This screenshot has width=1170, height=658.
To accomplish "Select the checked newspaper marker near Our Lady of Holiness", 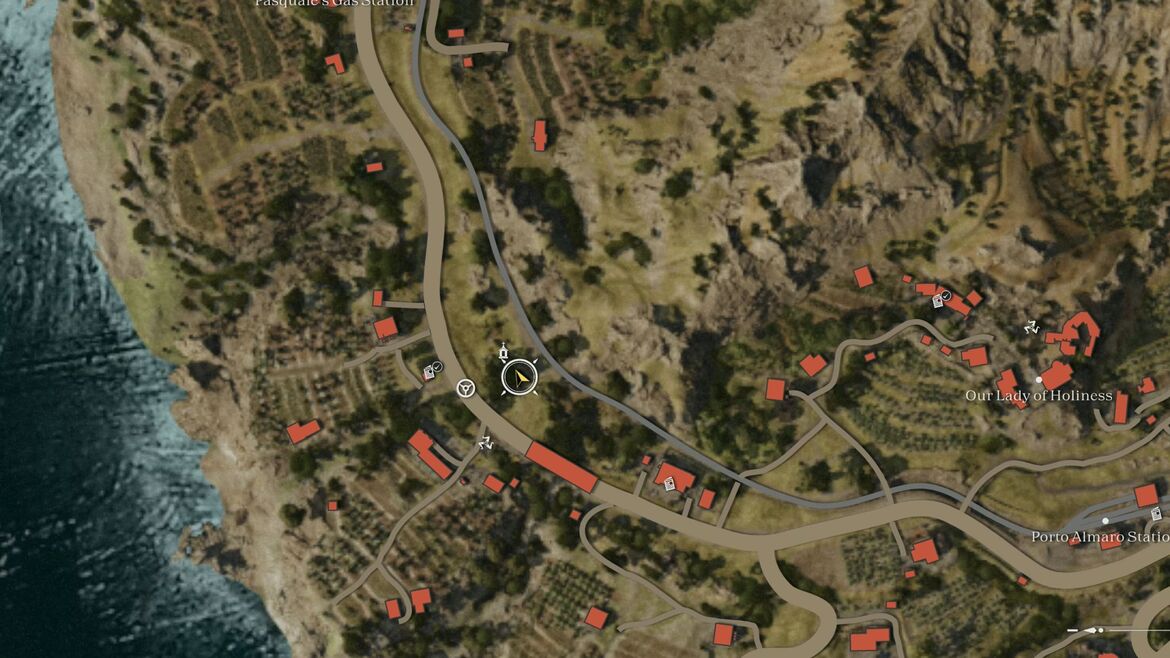I will click(x=940, y=298).
